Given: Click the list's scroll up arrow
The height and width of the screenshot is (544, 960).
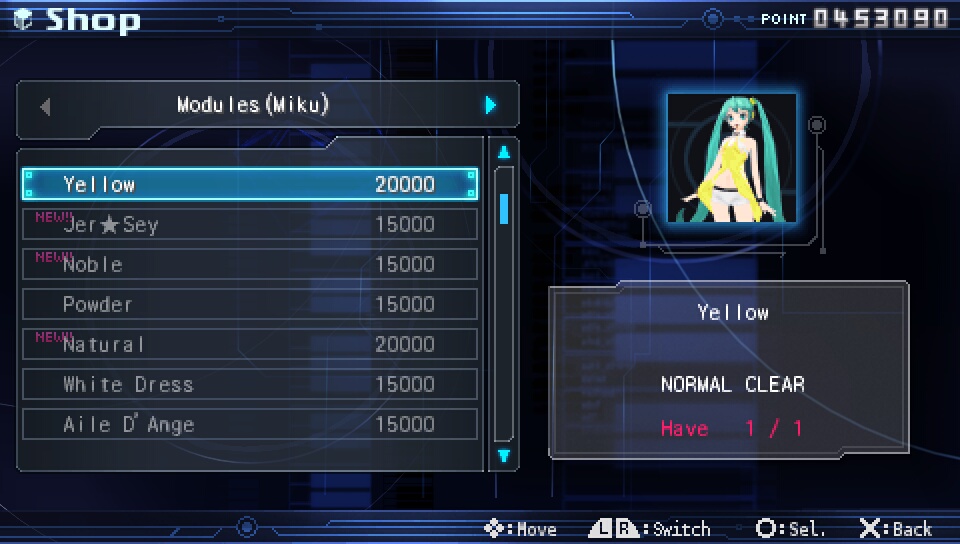Looking at the screenshot, I should coord(504,153).
